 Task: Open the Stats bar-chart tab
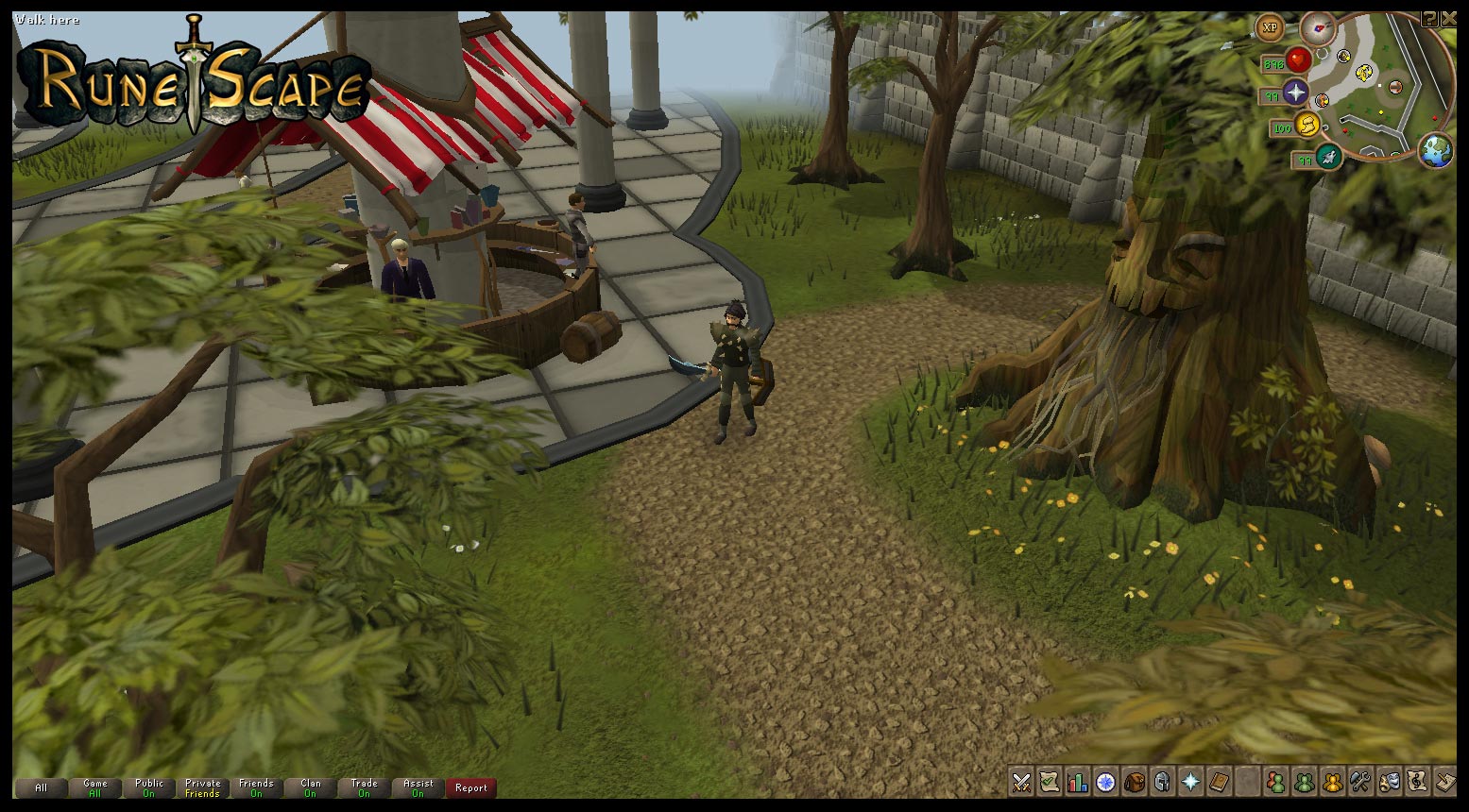[1077, 782]
